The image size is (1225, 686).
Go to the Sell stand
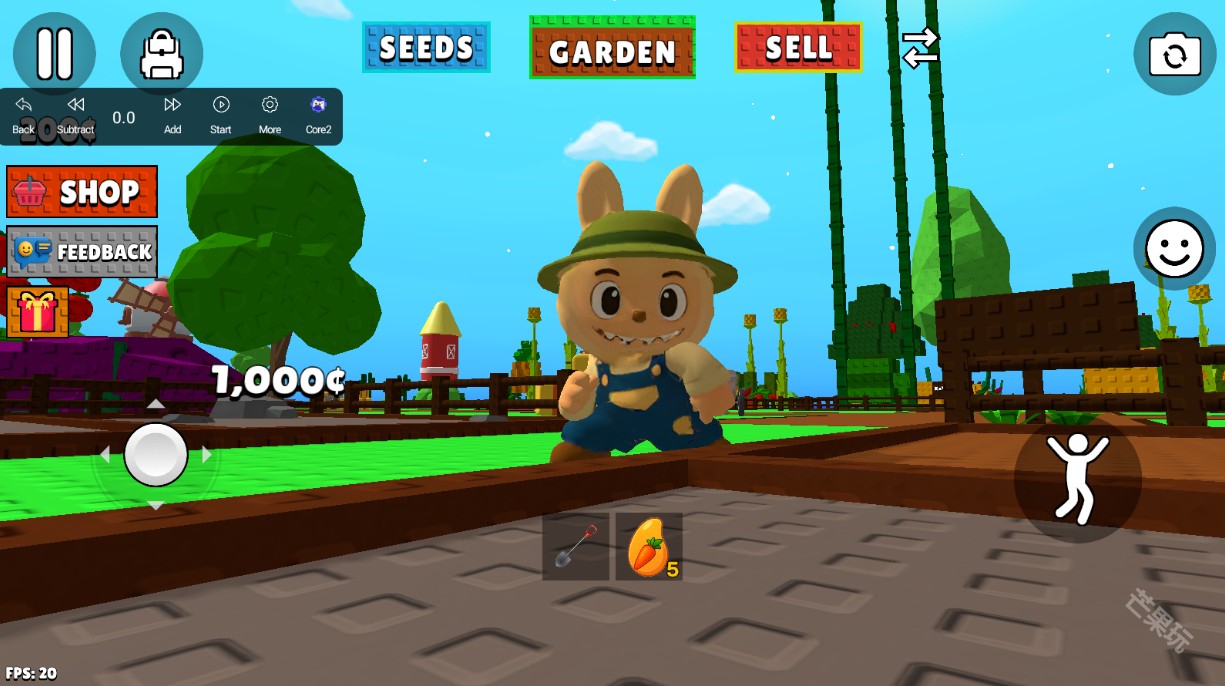(x=798, y=47)
